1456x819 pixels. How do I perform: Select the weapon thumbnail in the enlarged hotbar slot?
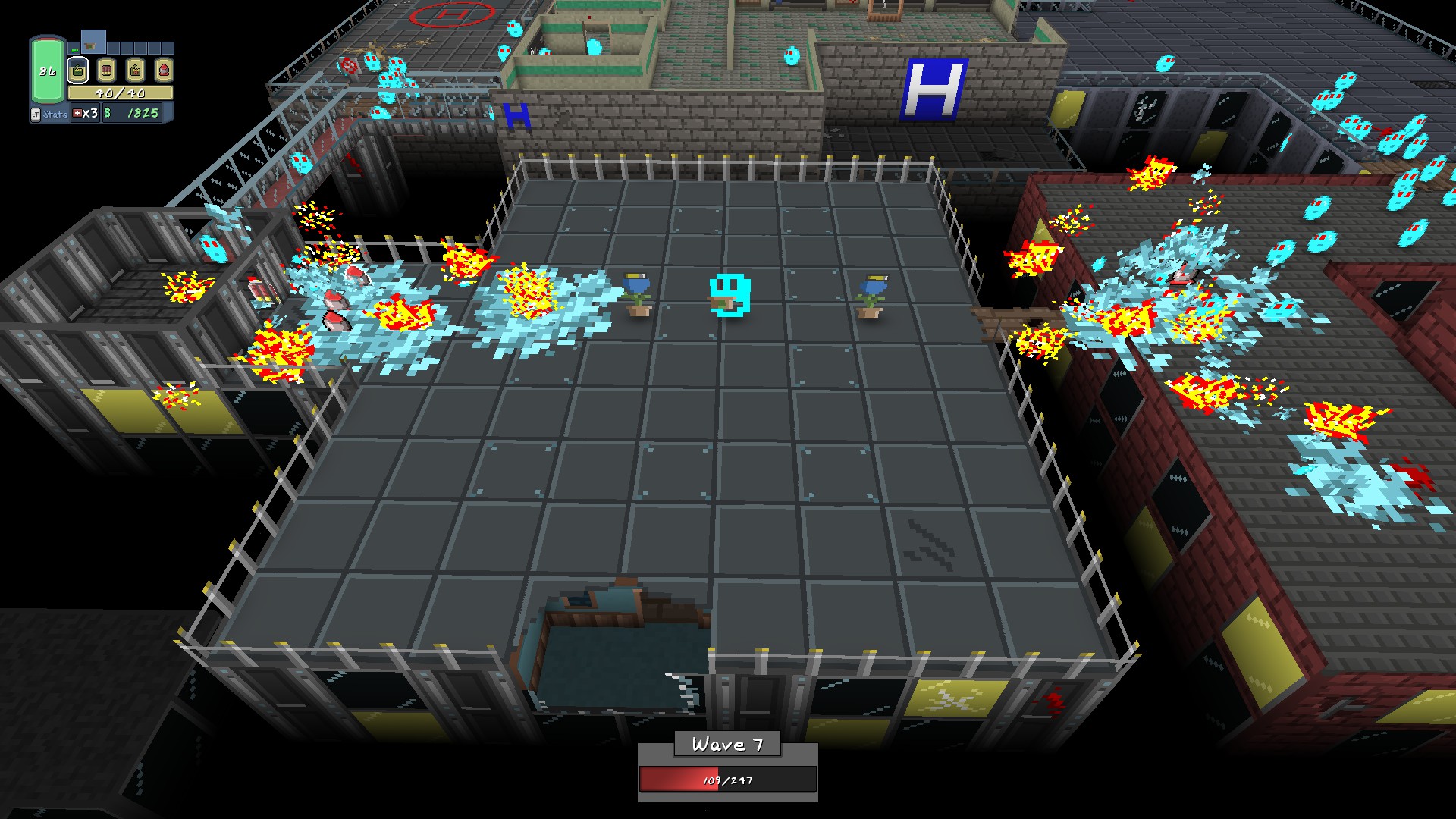(x=90, y=45)
